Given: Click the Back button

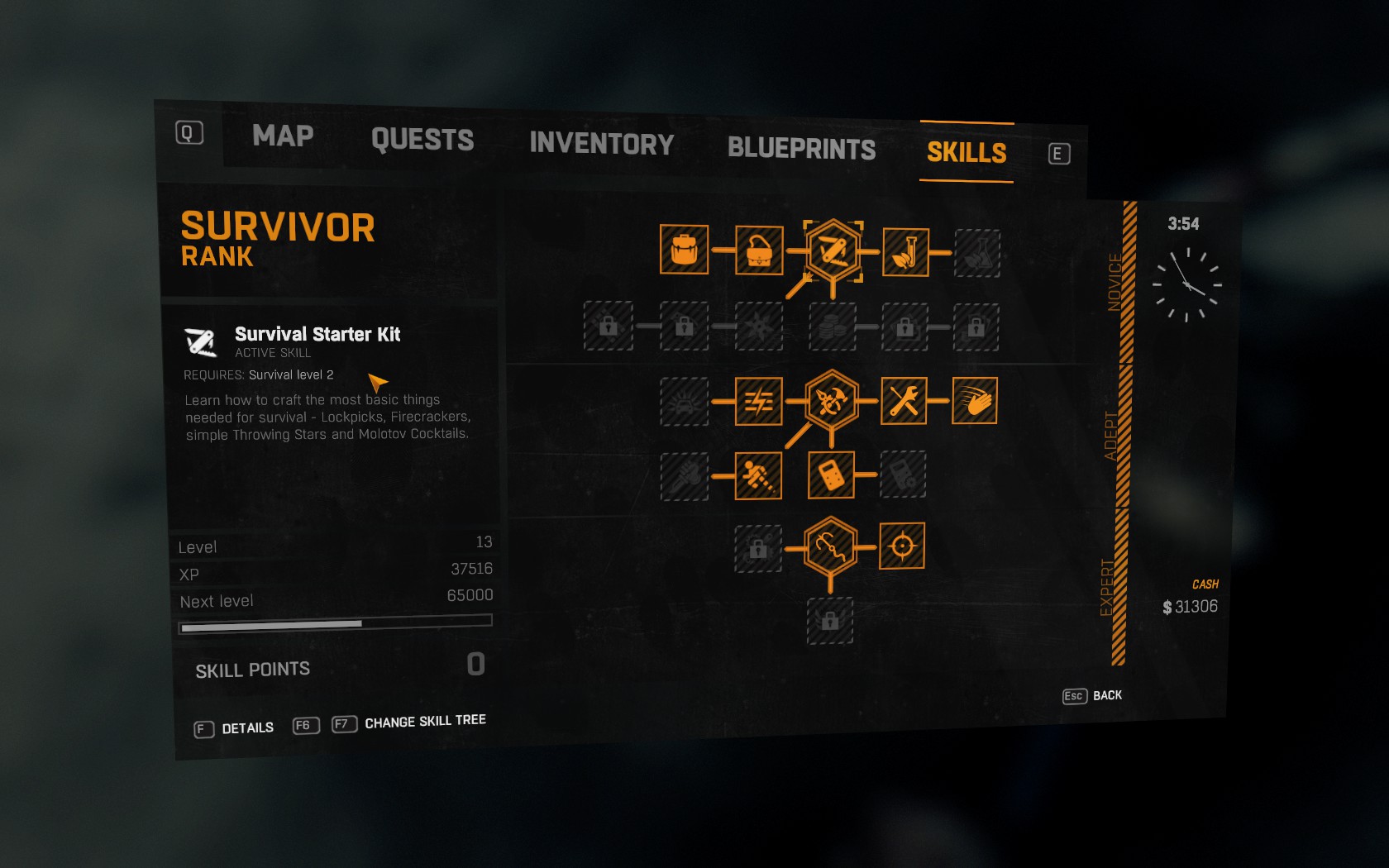Looking at the screenshot, I should (1093, 696).
